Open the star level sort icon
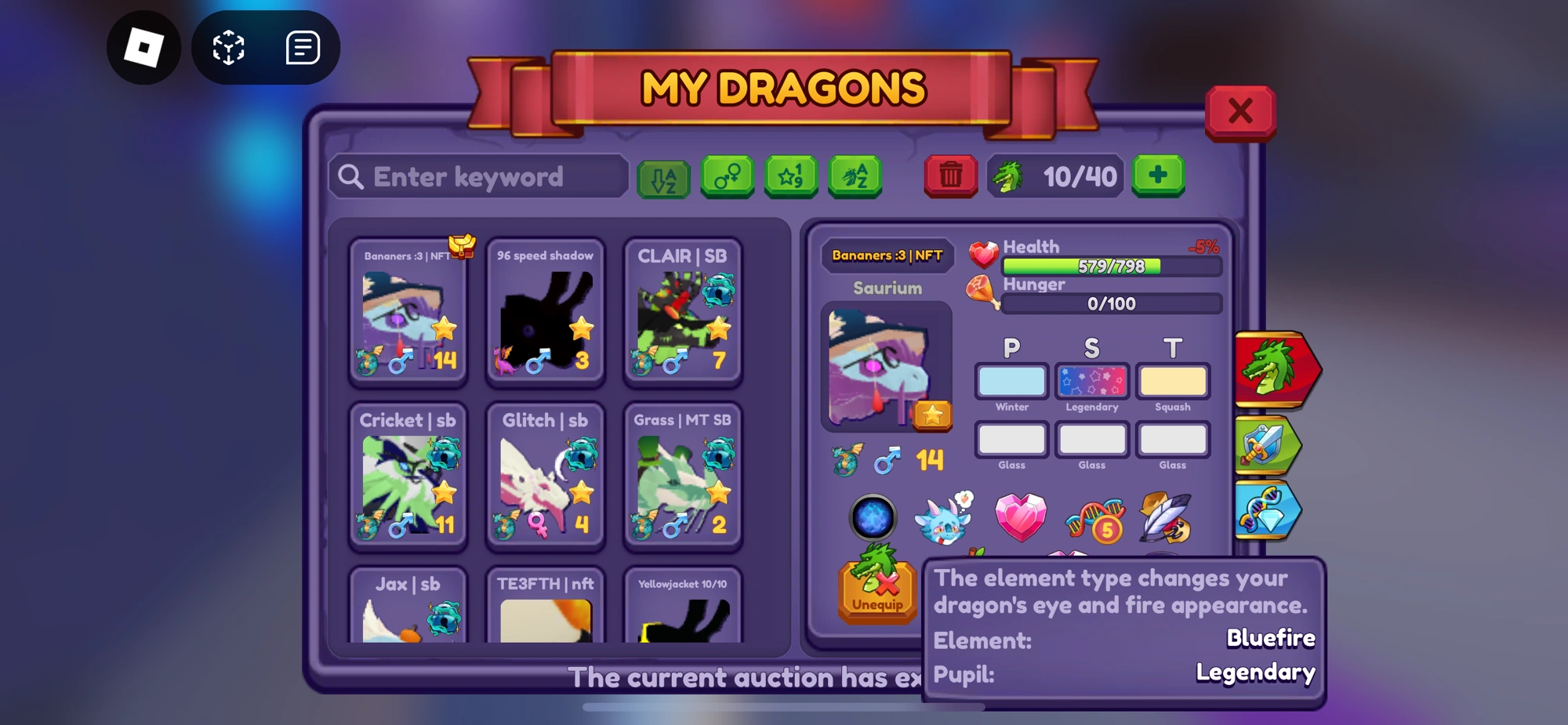 pyautogui.click(x=792, y=176)
